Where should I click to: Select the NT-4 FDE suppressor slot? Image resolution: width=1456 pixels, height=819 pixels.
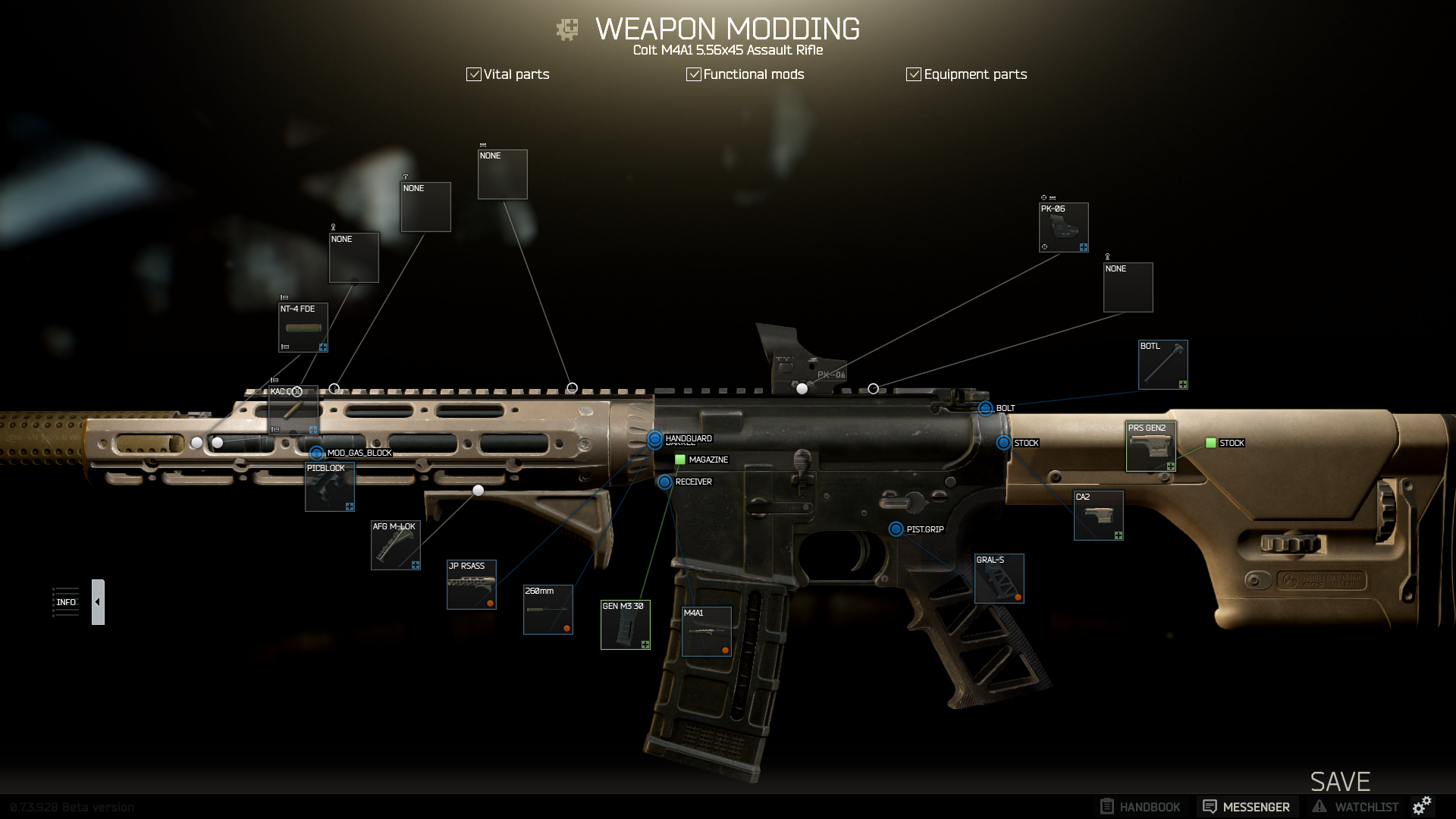(303, 328)
